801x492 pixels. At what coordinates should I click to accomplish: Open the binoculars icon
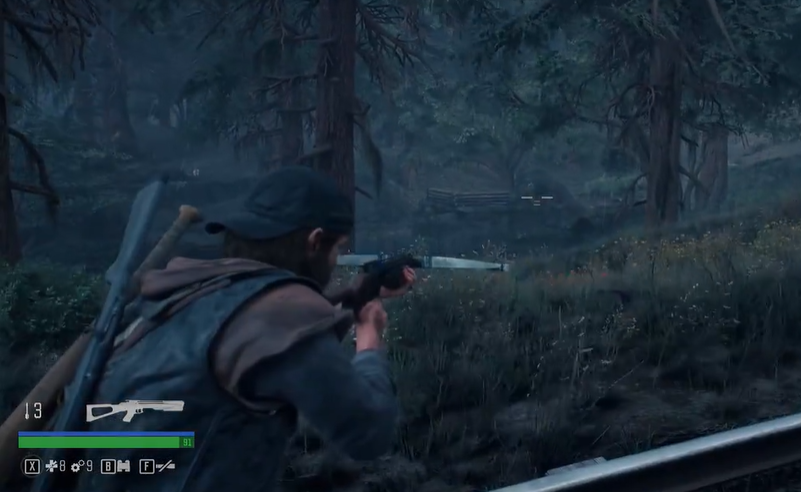tap(124, 466)
